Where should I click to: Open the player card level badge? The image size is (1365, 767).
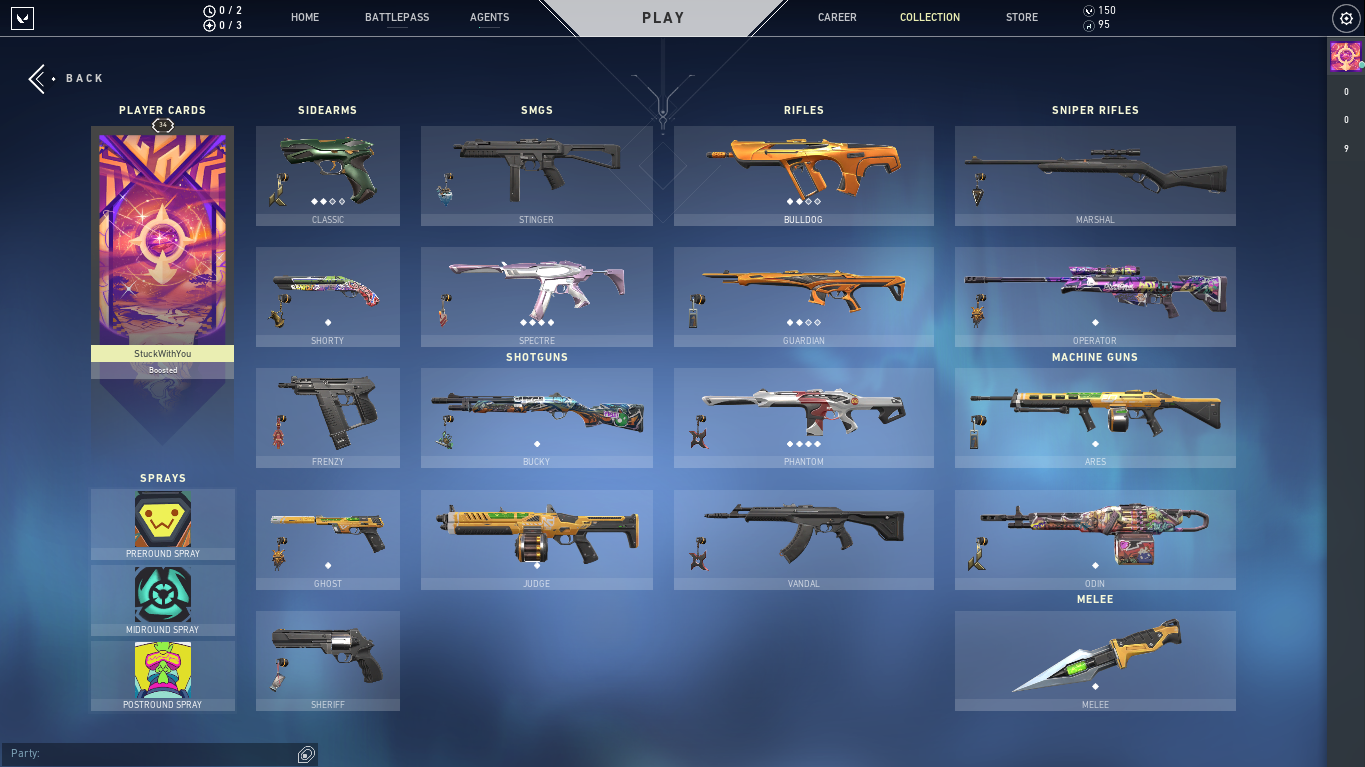tap(162, 125)
